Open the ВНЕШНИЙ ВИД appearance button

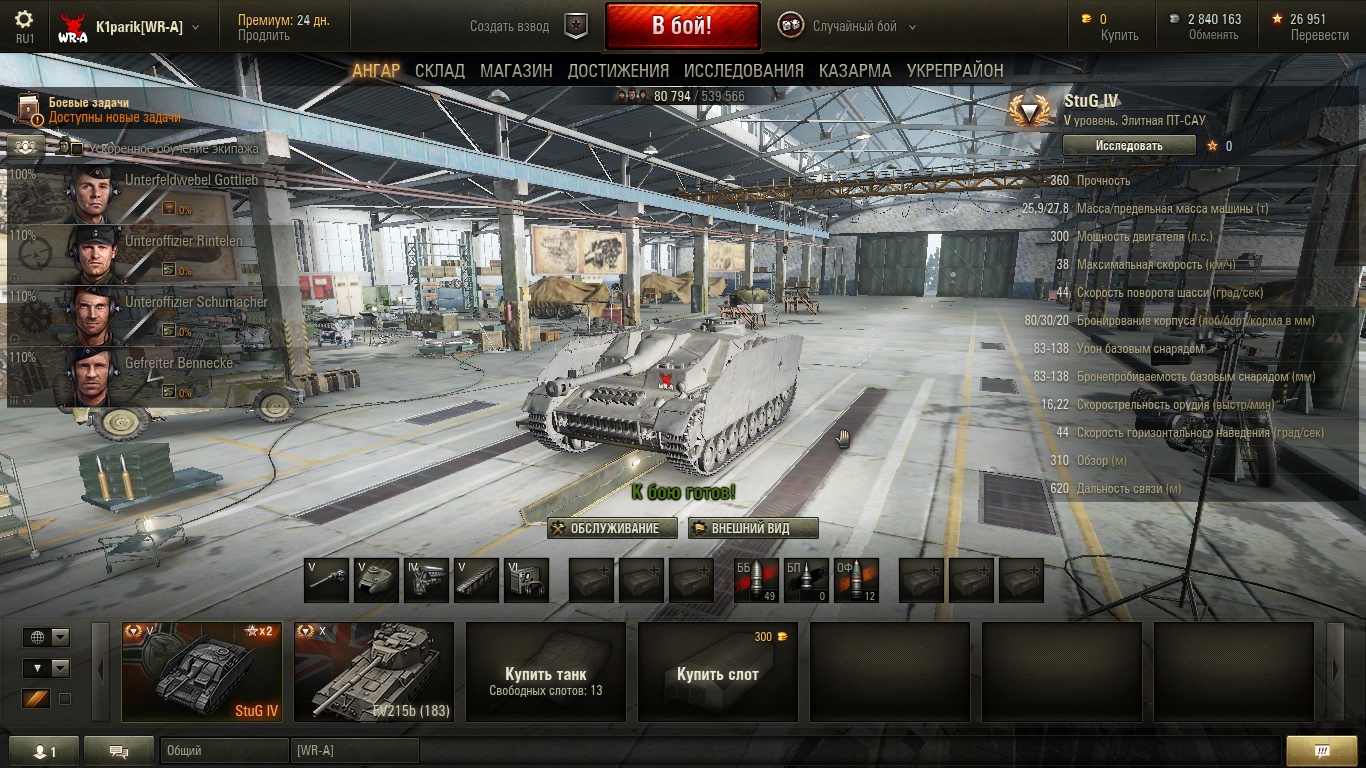[x=753, y=528]
